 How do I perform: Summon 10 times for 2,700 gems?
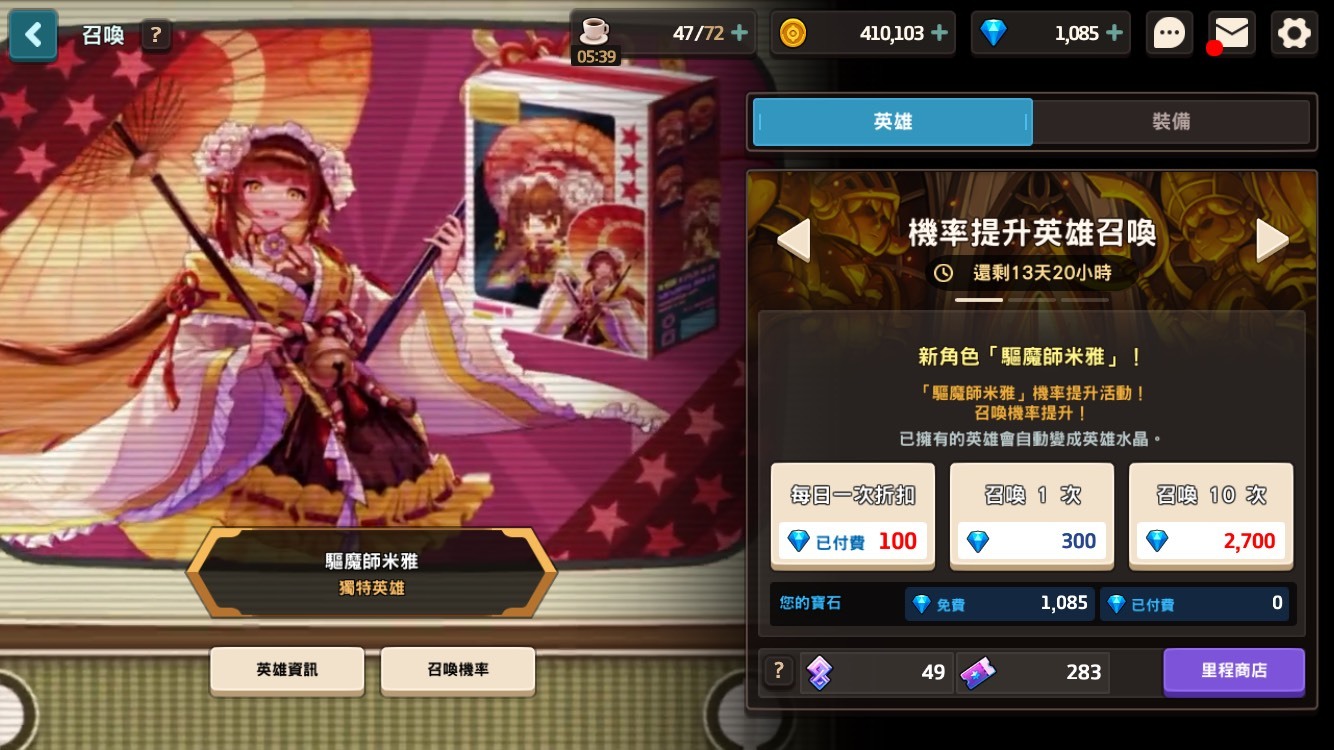(x=1210, y=516)
